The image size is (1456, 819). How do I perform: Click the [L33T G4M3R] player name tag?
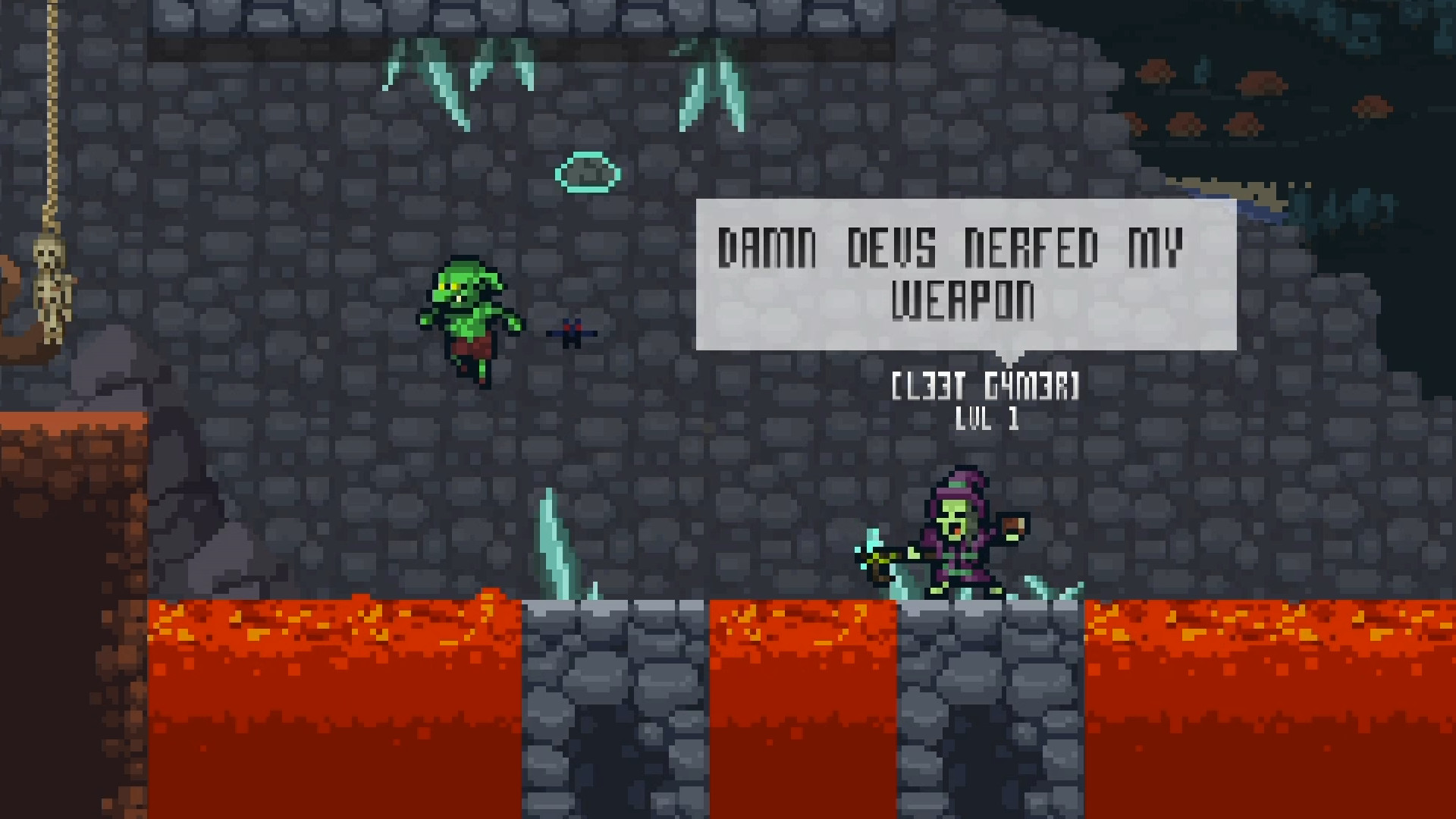tap(986, 387)
